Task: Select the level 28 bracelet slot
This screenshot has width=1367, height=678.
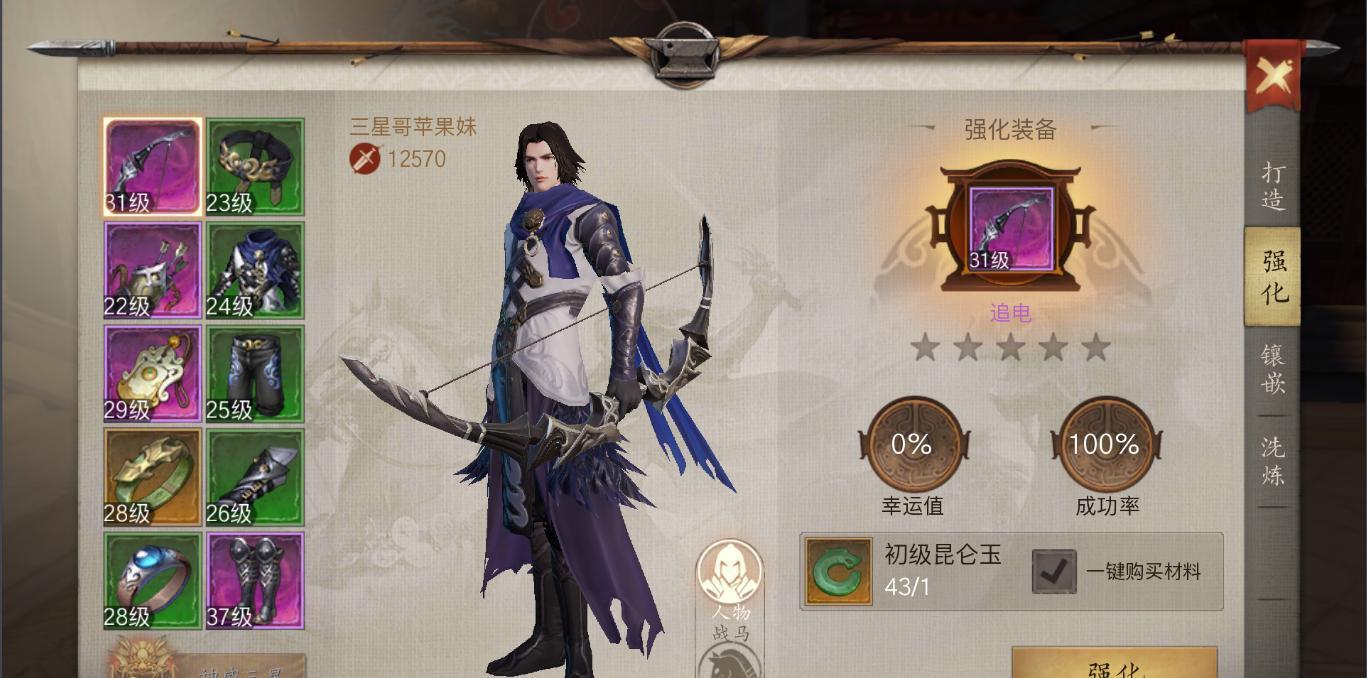Action: (153, 478)
